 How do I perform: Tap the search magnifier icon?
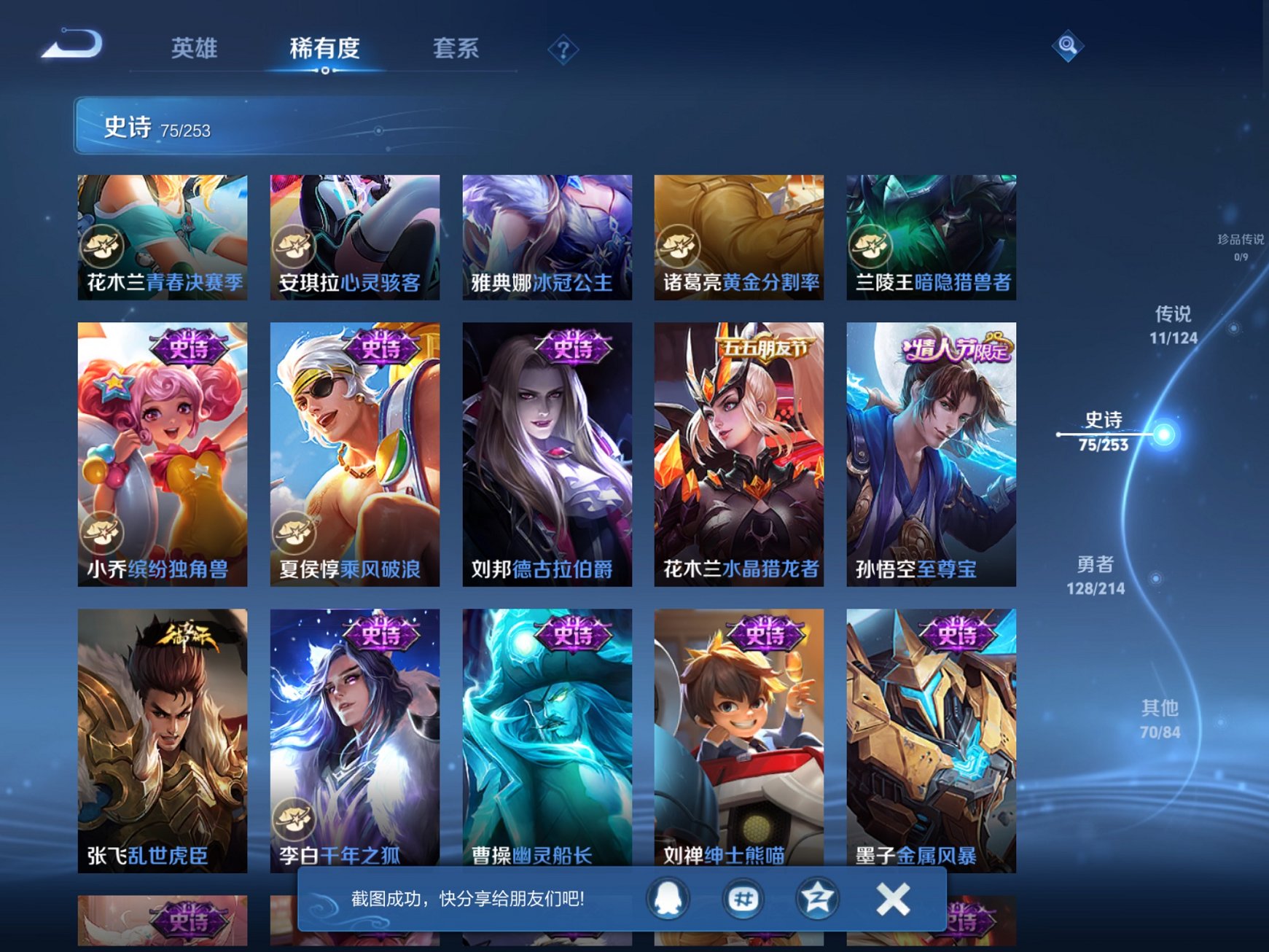pos(1067,47)
